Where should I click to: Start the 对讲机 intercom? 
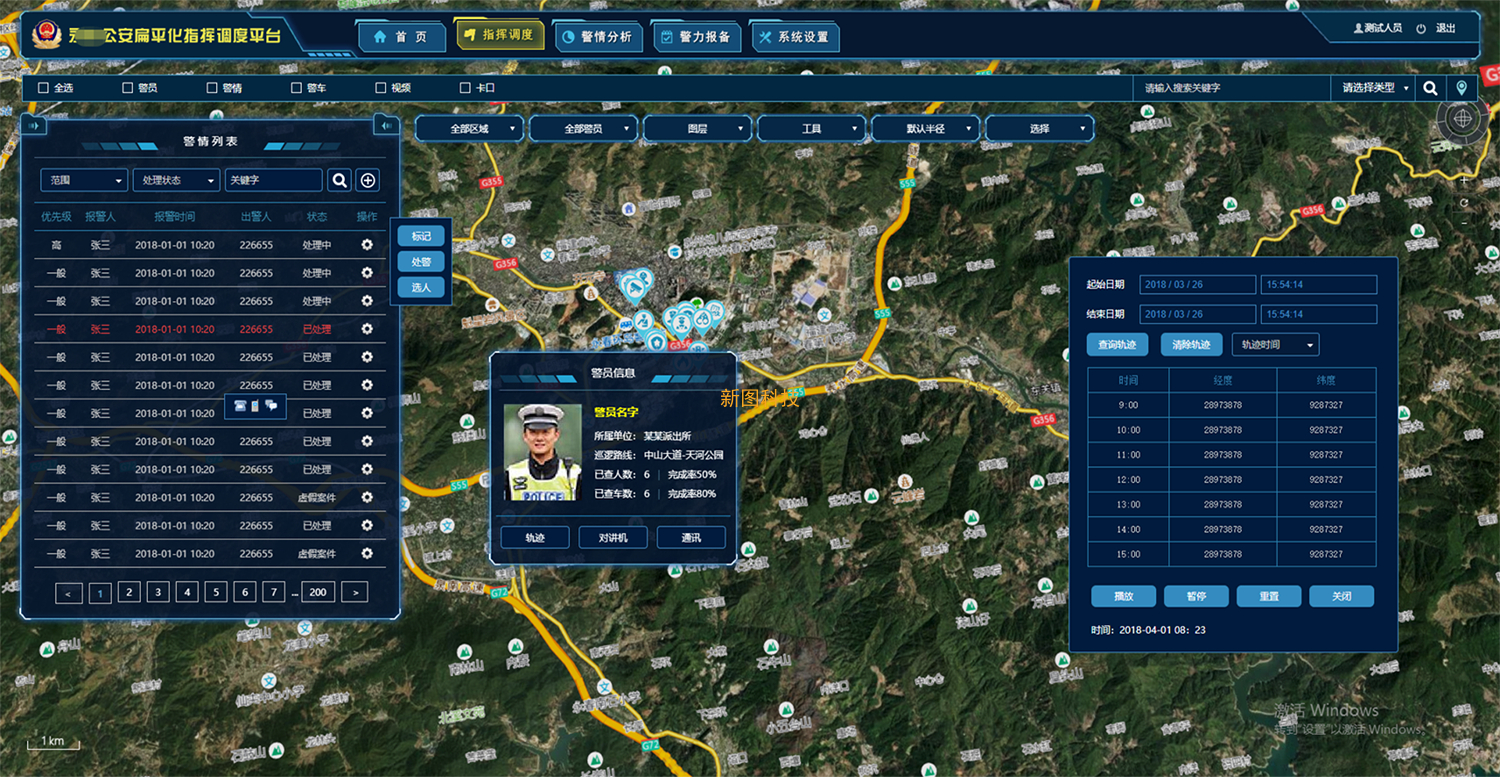613,538
